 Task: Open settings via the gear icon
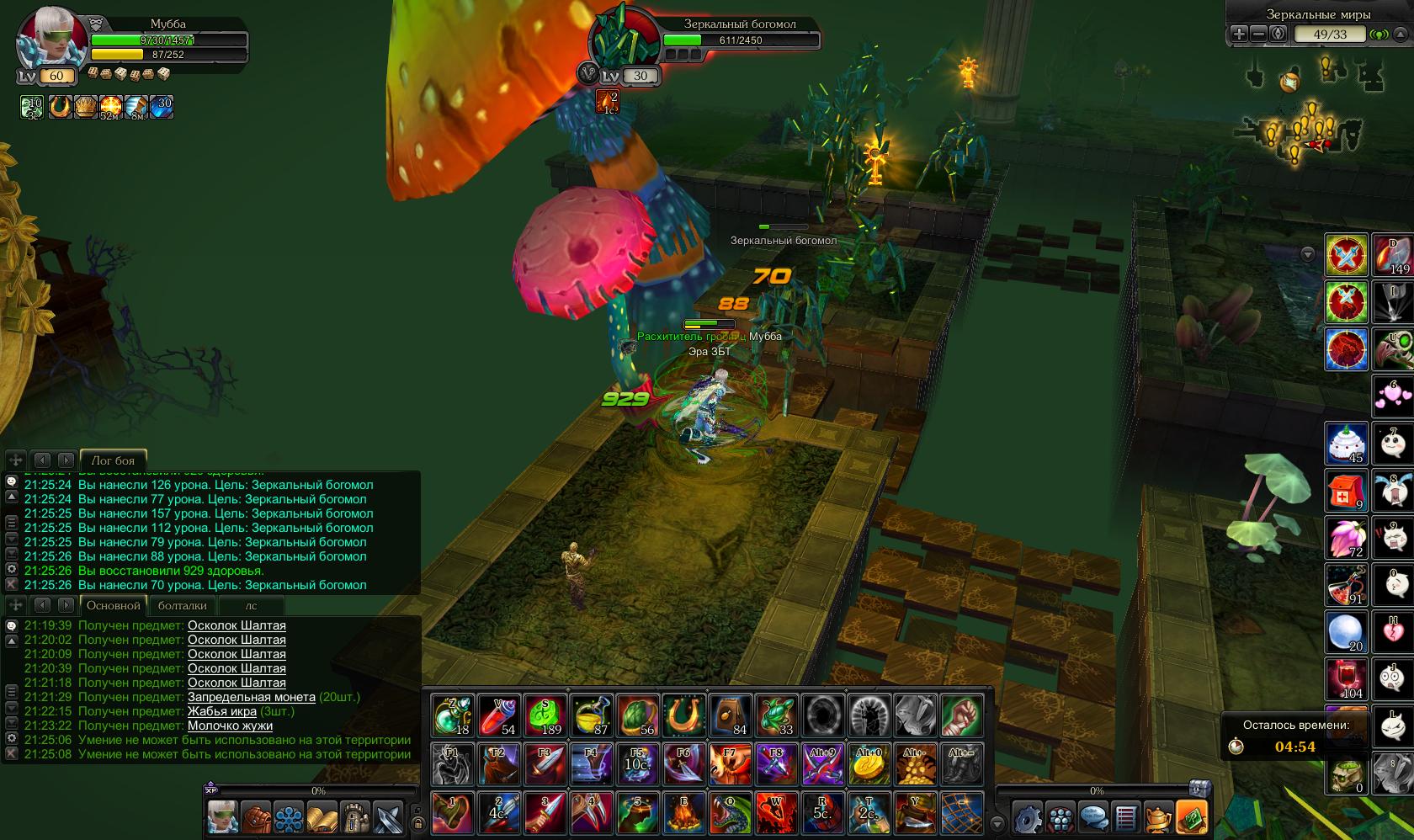coord(1028,816)
